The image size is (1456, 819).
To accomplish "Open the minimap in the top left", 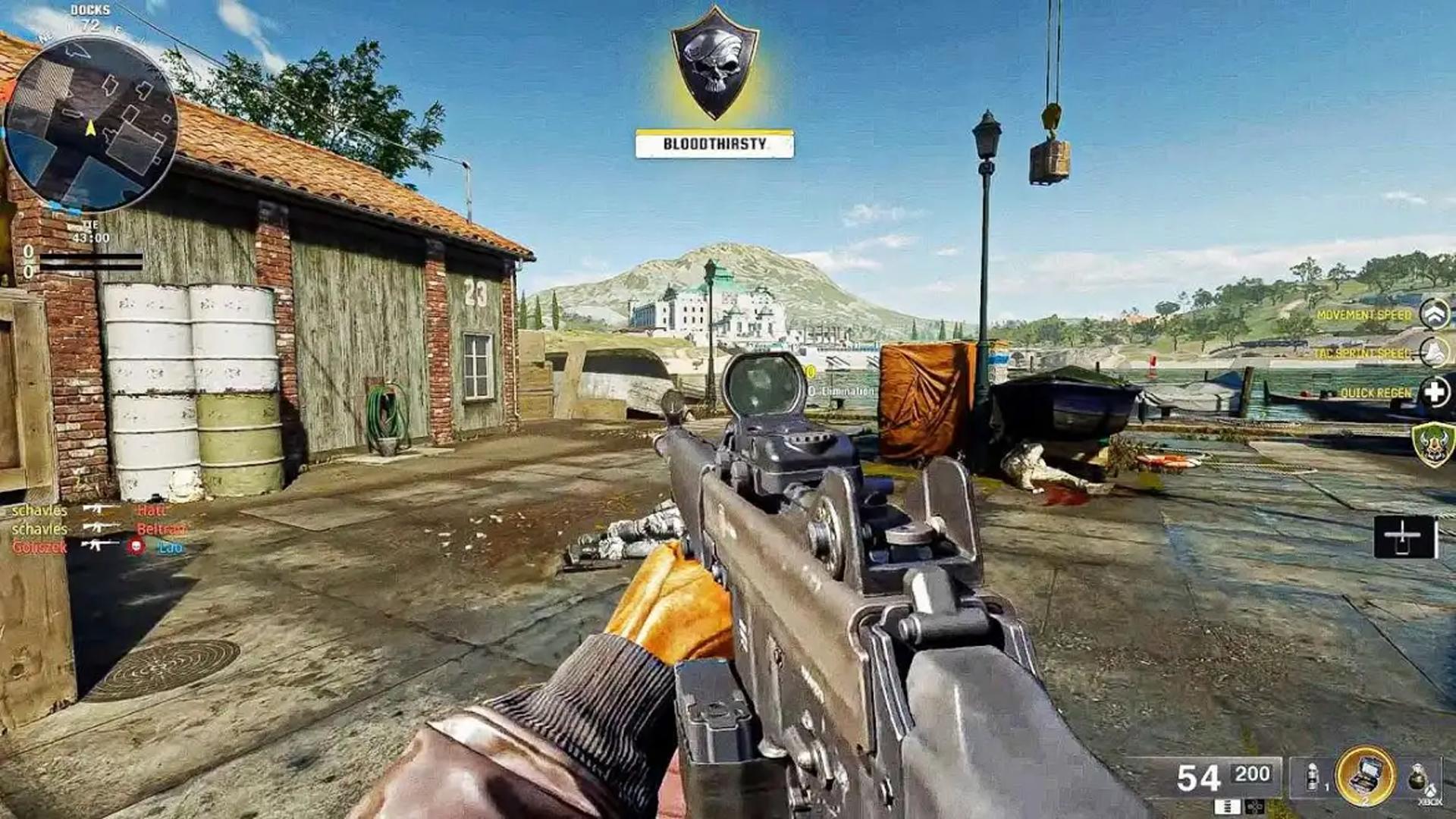I will coord(91,121).
